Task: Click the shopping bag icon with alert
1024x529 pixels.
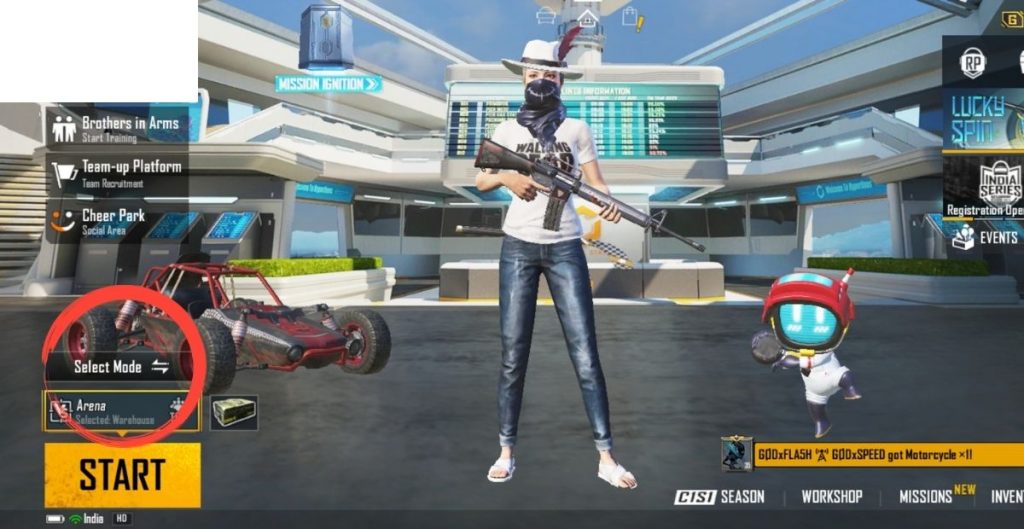Action: point(631,16)
